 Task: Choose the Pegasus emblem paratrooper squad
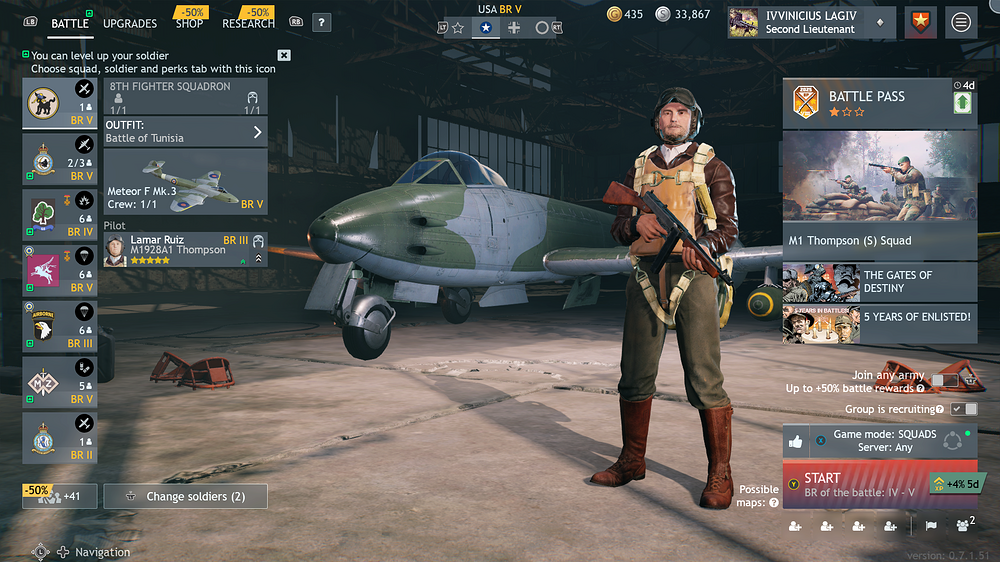point(60,269)
